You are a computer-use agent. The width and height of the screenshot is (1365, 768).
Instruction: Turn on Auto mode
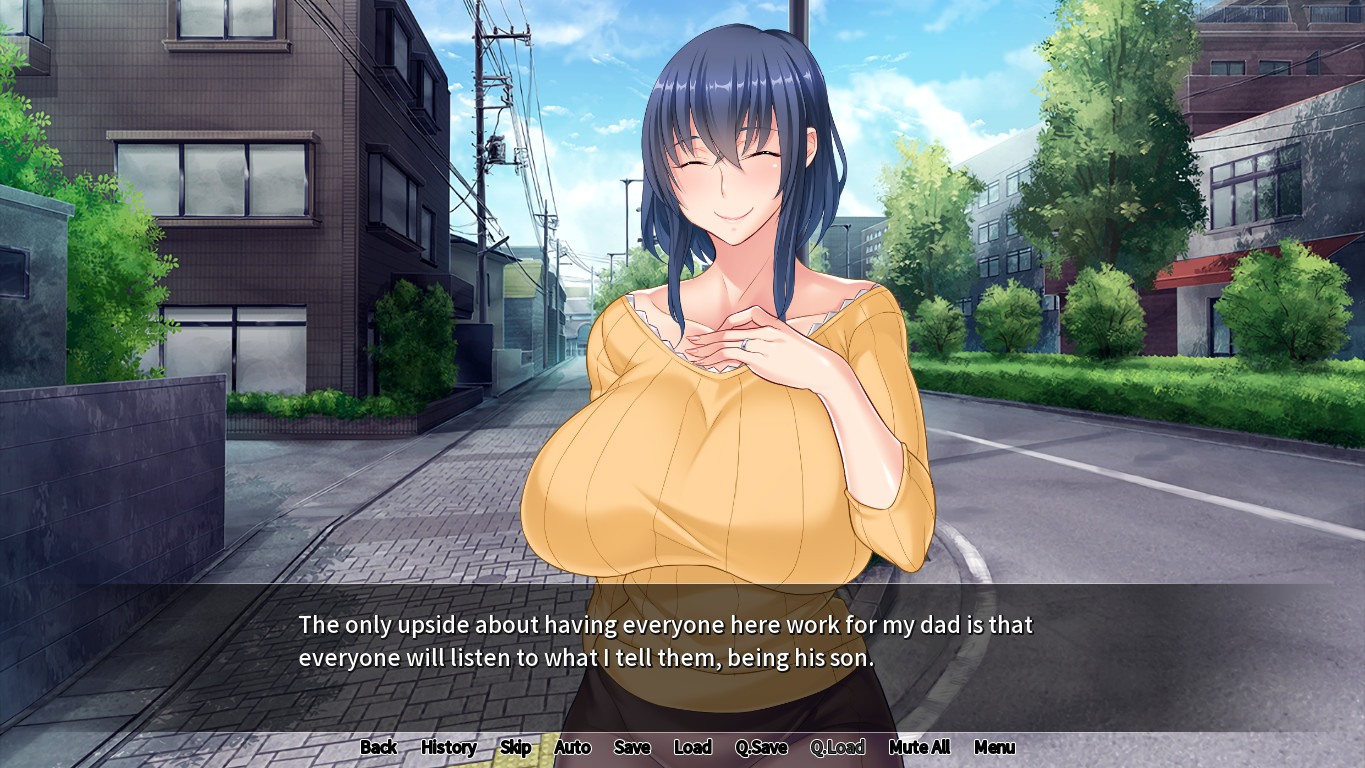pyautogui.click(x=572, y=747)
